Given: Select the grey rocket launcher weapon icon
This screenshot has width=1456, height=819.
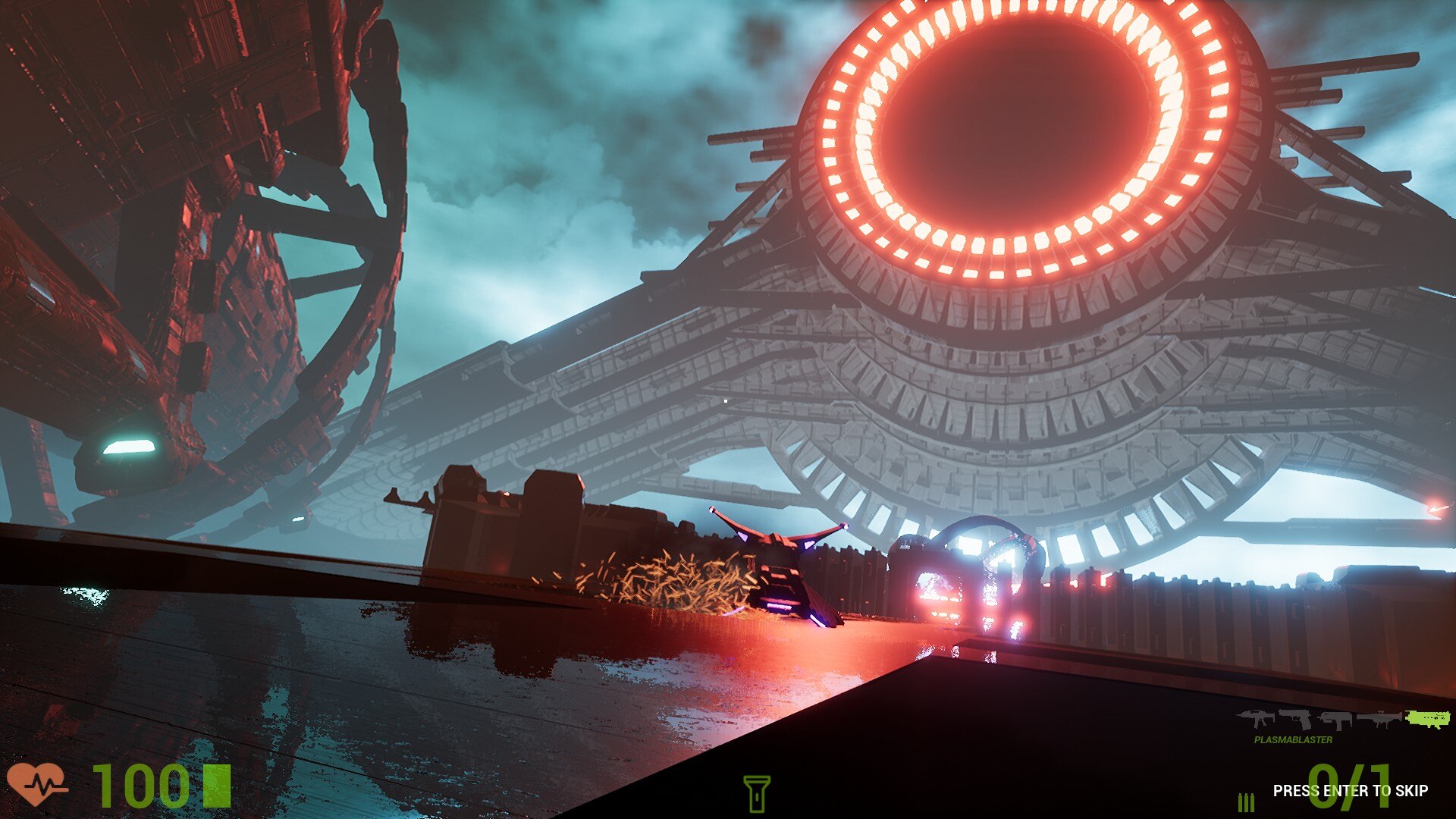Looking at the screenshot, I should (1379, 719).
